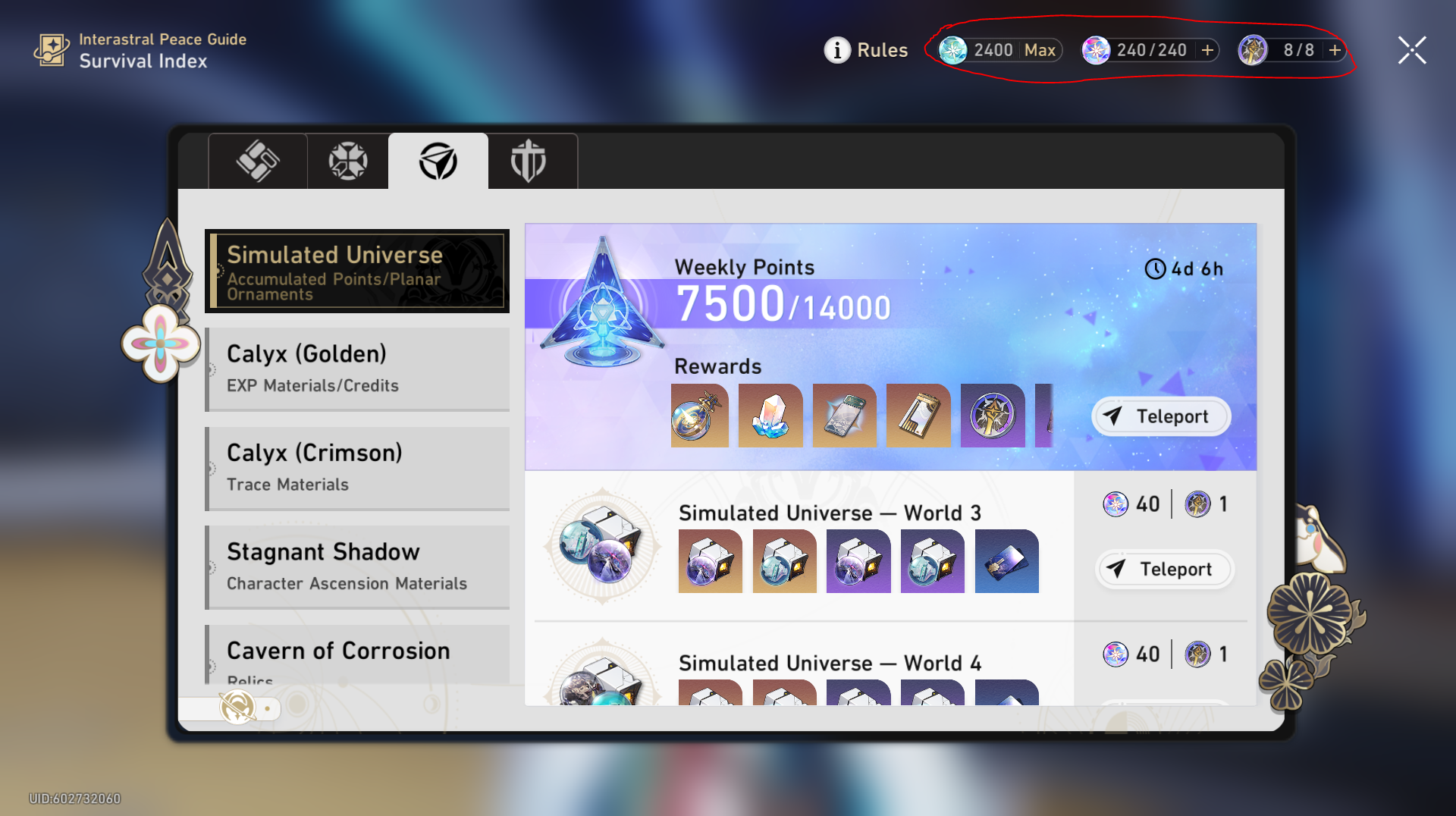The image size is (1456, 816).
Task: Open the Operation Briefing tab icon
Action: pyautogui.click(x=257, y=161)
